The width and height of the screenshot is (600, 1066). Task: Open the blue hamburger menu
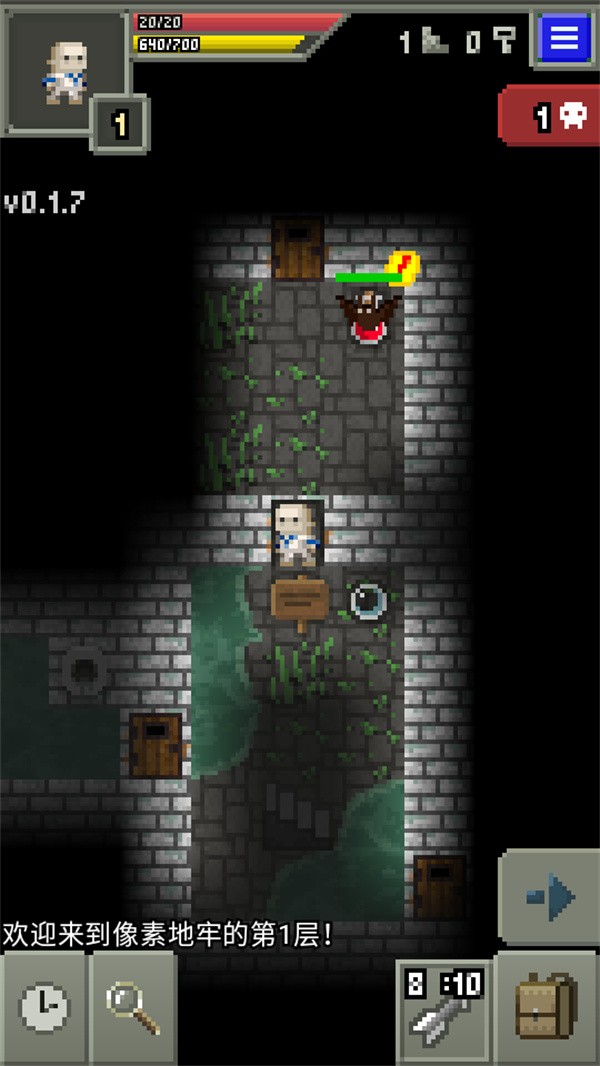[x=564, y=39]
